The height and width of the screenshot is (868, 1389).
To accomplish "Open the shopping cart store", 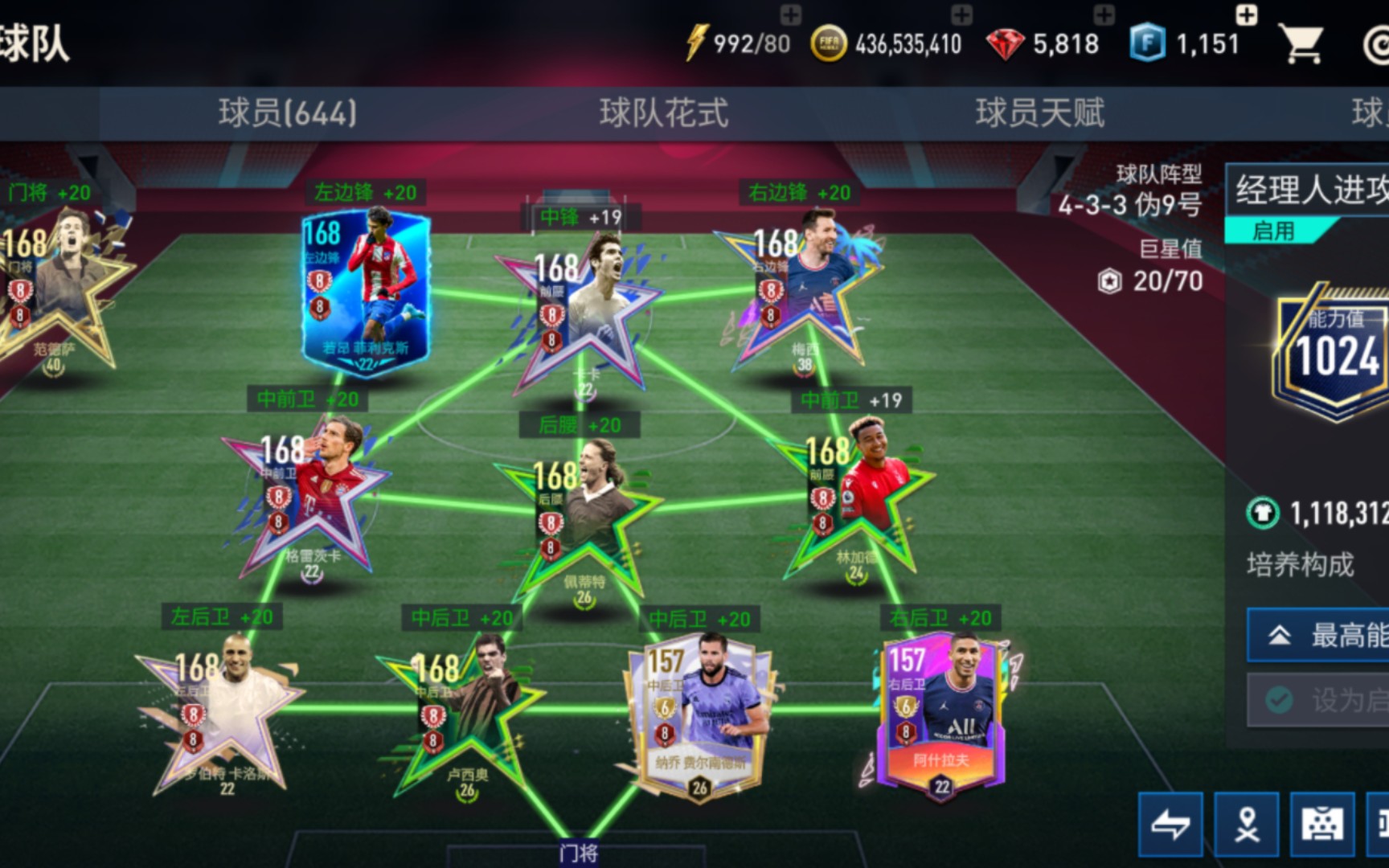I will 1302,43.
